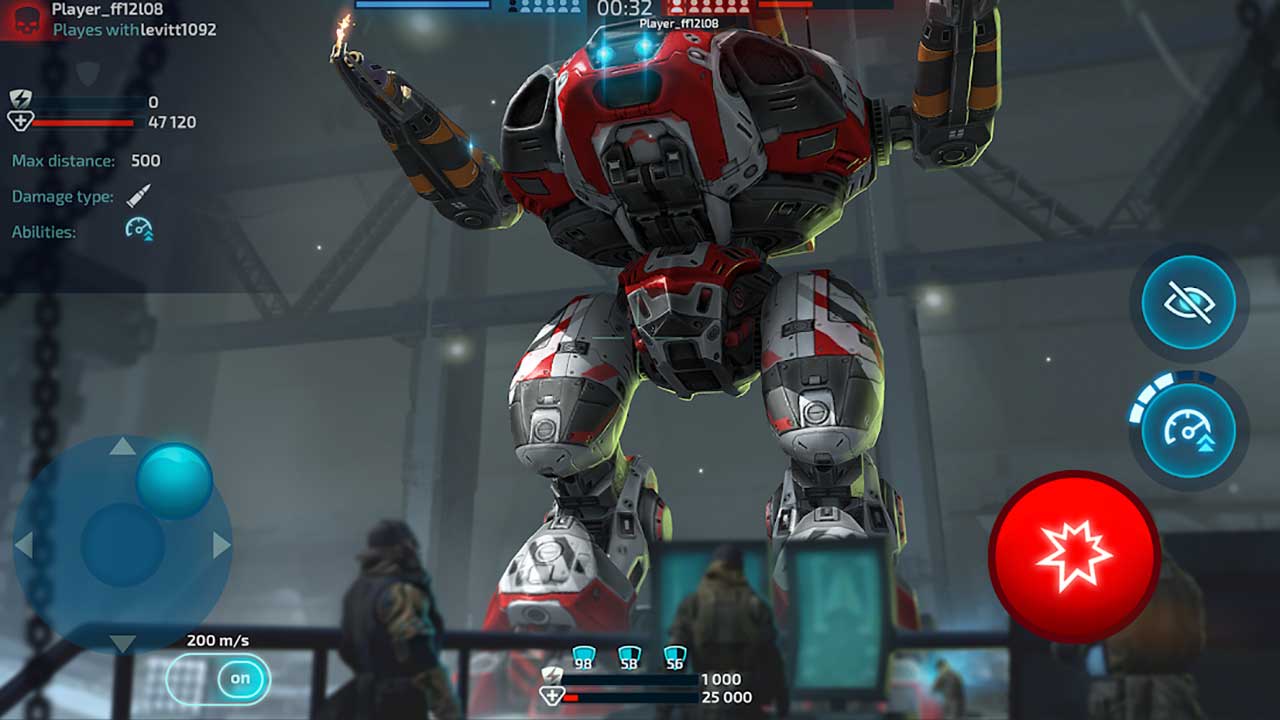This screenshot has height=720, width=1280.
Task: Click the repair plus shield icon near health bar
Action: point(22,120)
